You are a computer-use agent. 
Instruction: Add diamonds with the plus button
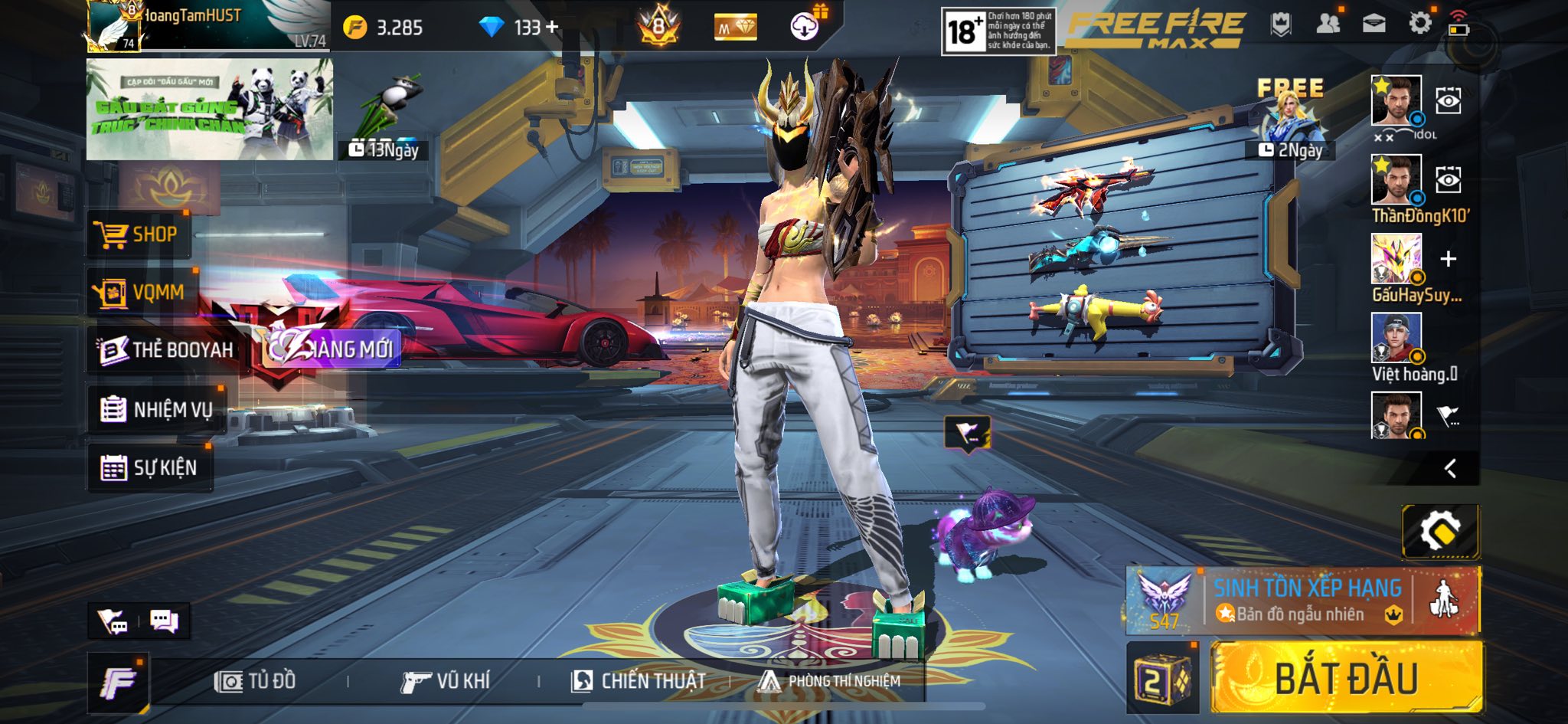pyautogui.click(x=552, y=28)
